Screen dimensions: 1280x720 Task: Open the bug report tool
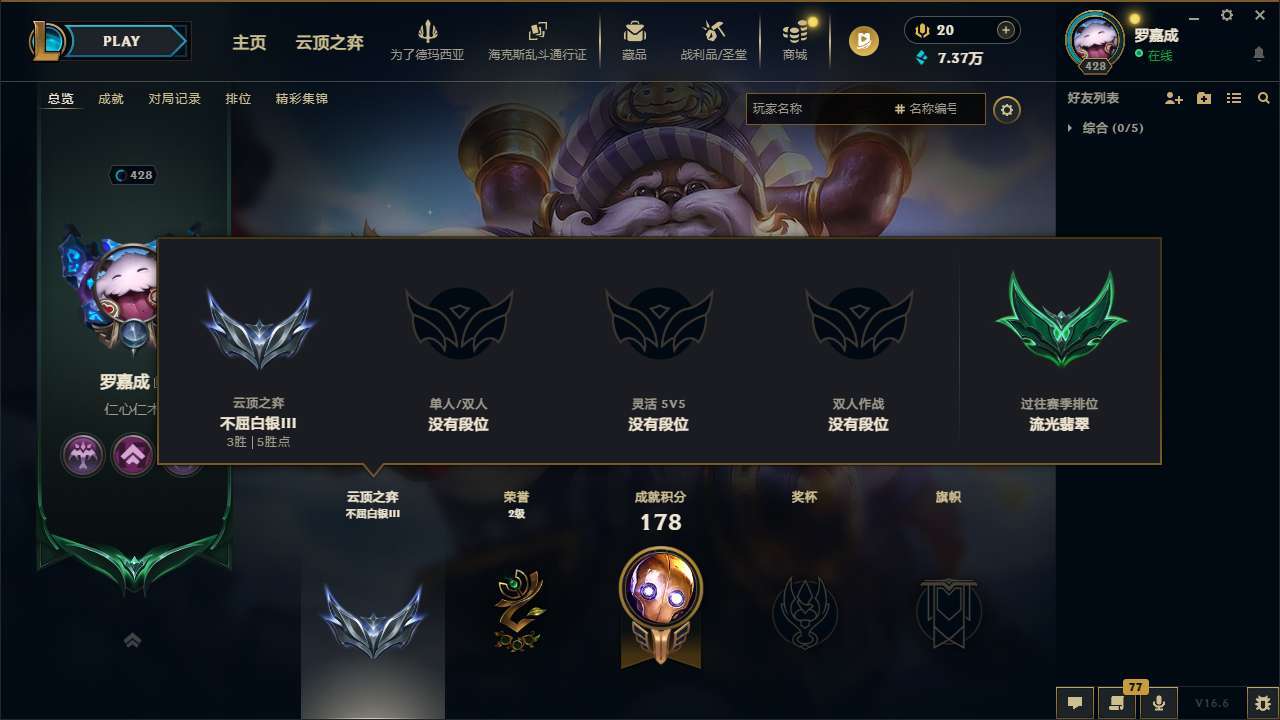pos(1260,703)
